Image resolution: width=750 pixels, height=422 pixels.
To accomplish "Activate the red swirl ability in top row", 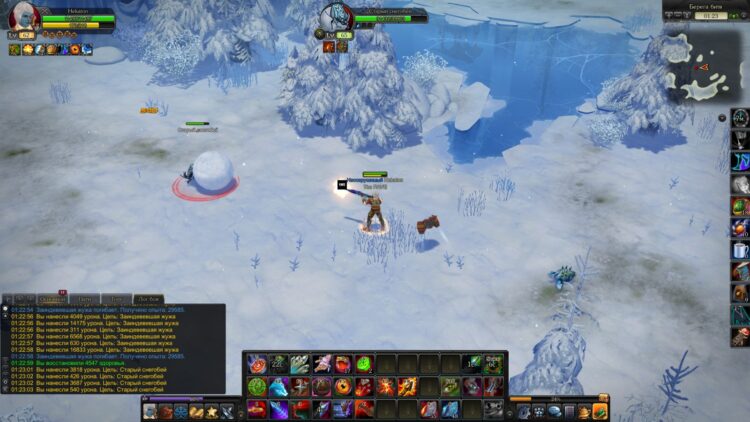I will [x=257, y=364].
